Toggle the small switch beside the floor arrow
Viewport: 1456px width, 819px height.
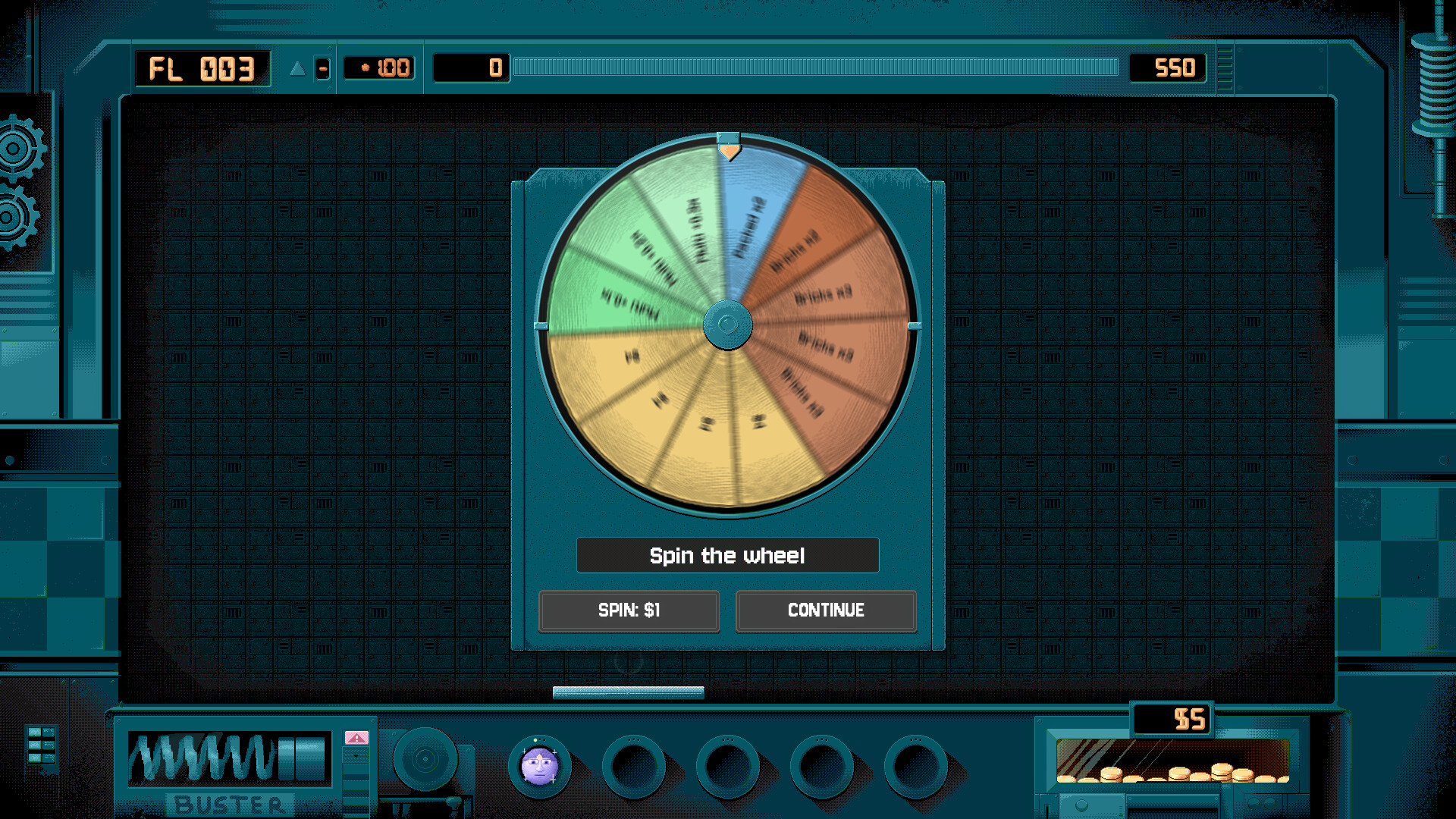point(324,69)
